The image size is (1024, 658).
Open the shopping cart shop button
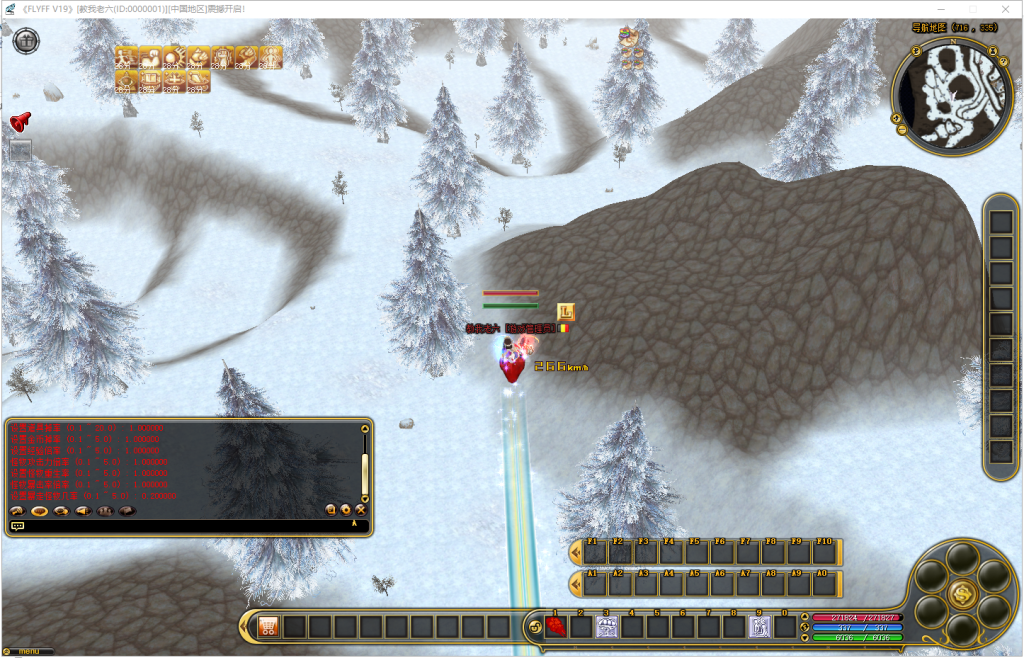coord(268,627)
